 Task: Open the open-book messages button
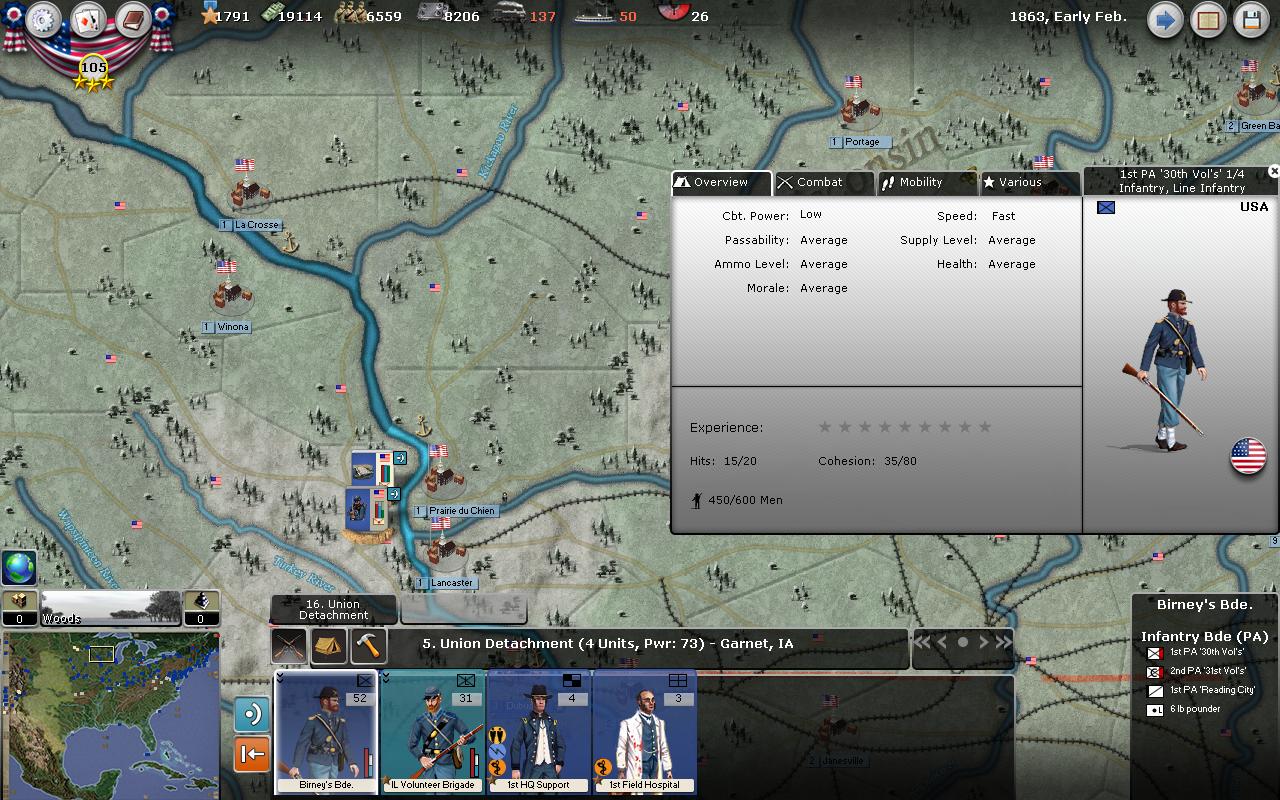[1208, 20]
